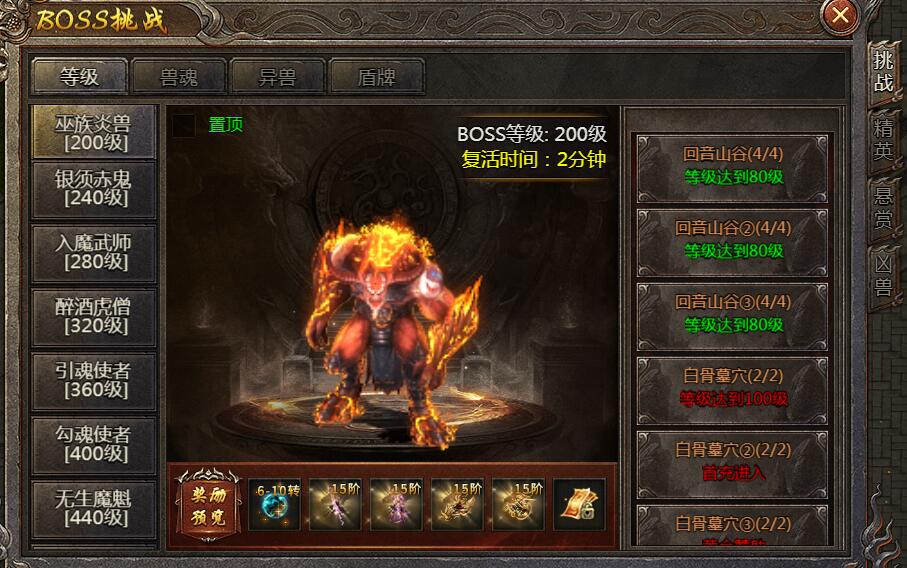This screenshot has width=907, height=568.
Task: Open the 异兽 tab
Action: (x=278, y=76)
